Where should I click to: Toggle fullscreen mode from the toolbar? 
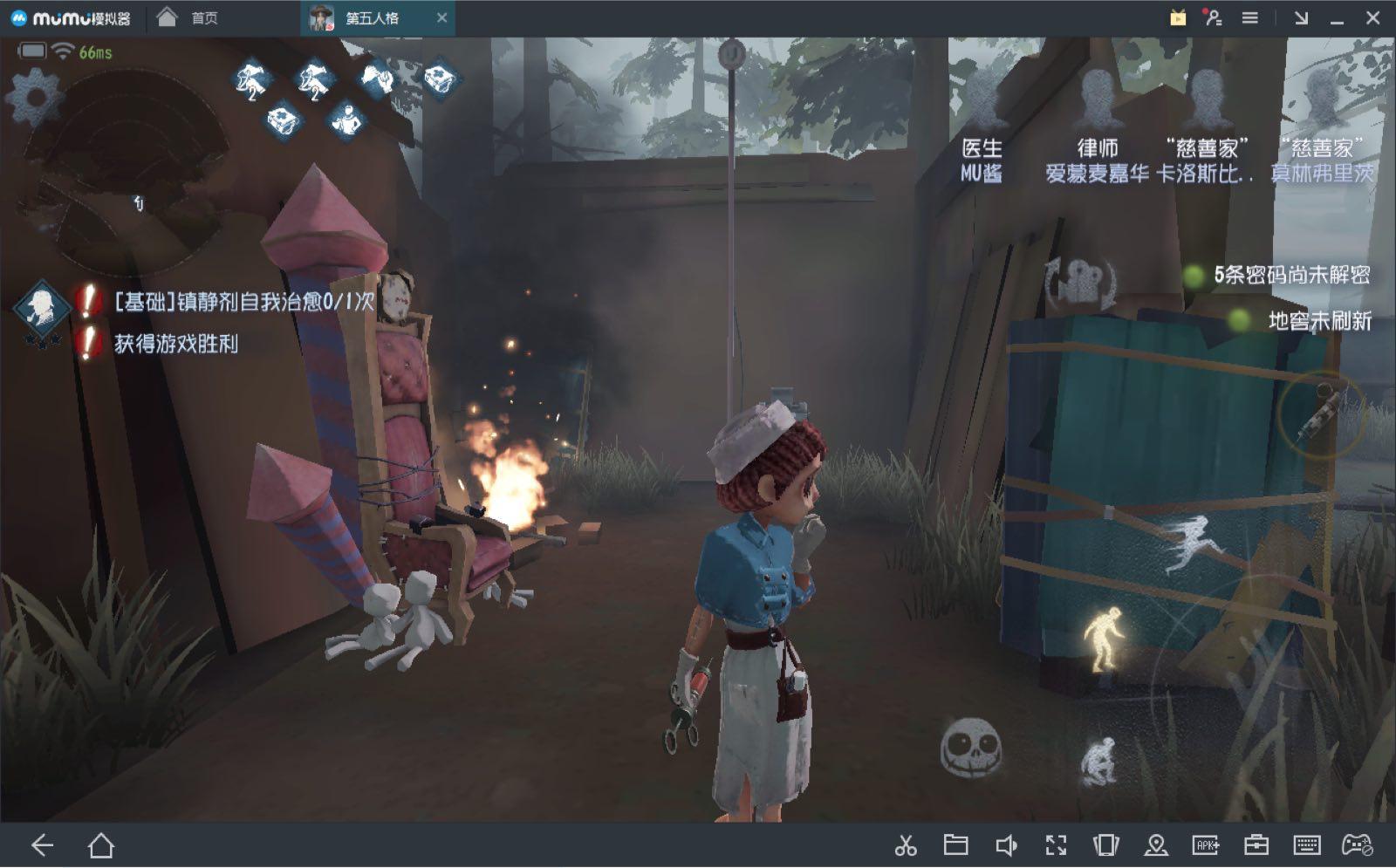(x=1057, y=844)
